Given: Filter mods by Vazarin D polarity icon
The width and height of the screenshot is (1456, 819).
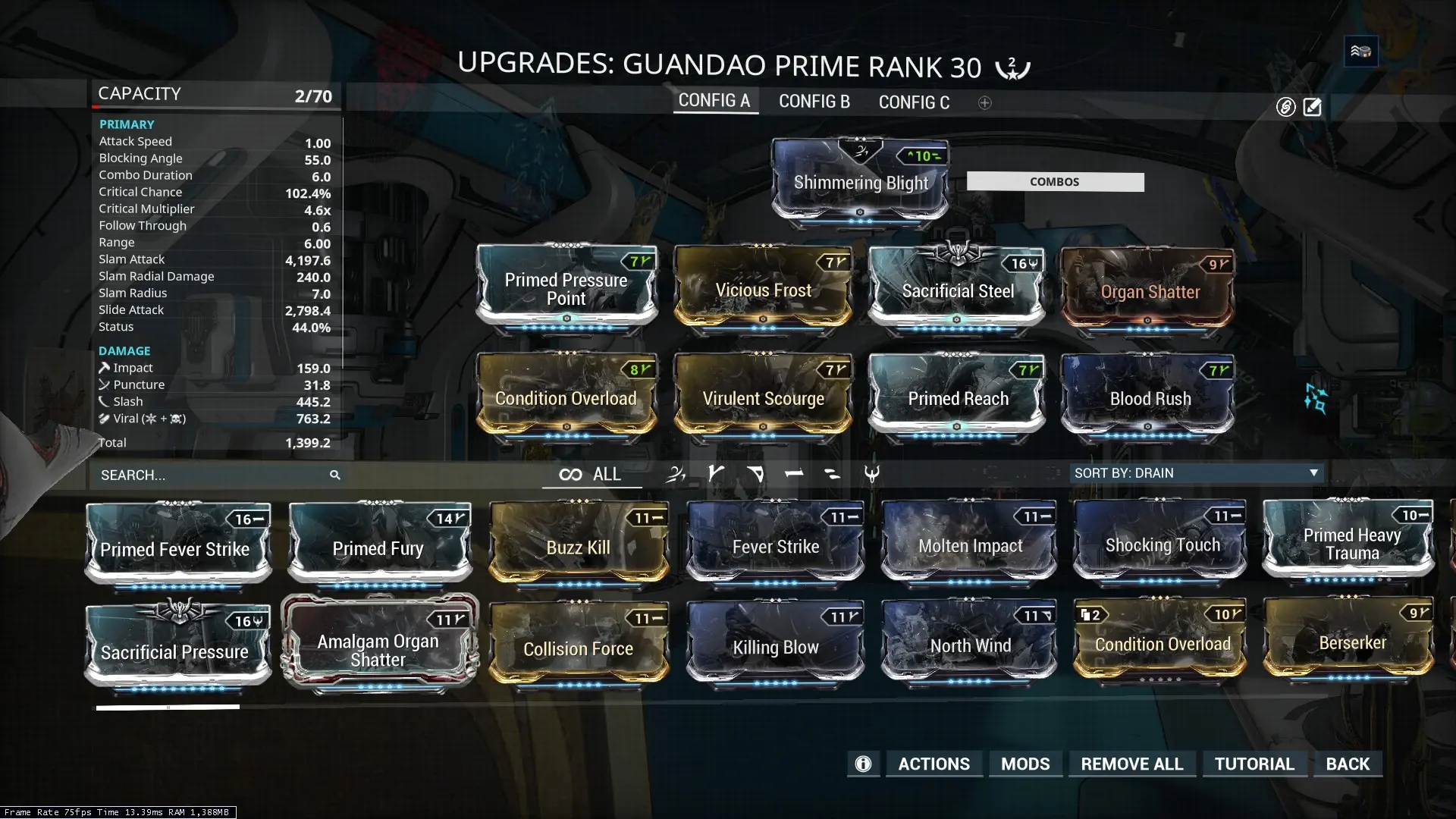Looking at the screenshot, I should [x=755, y=474].
